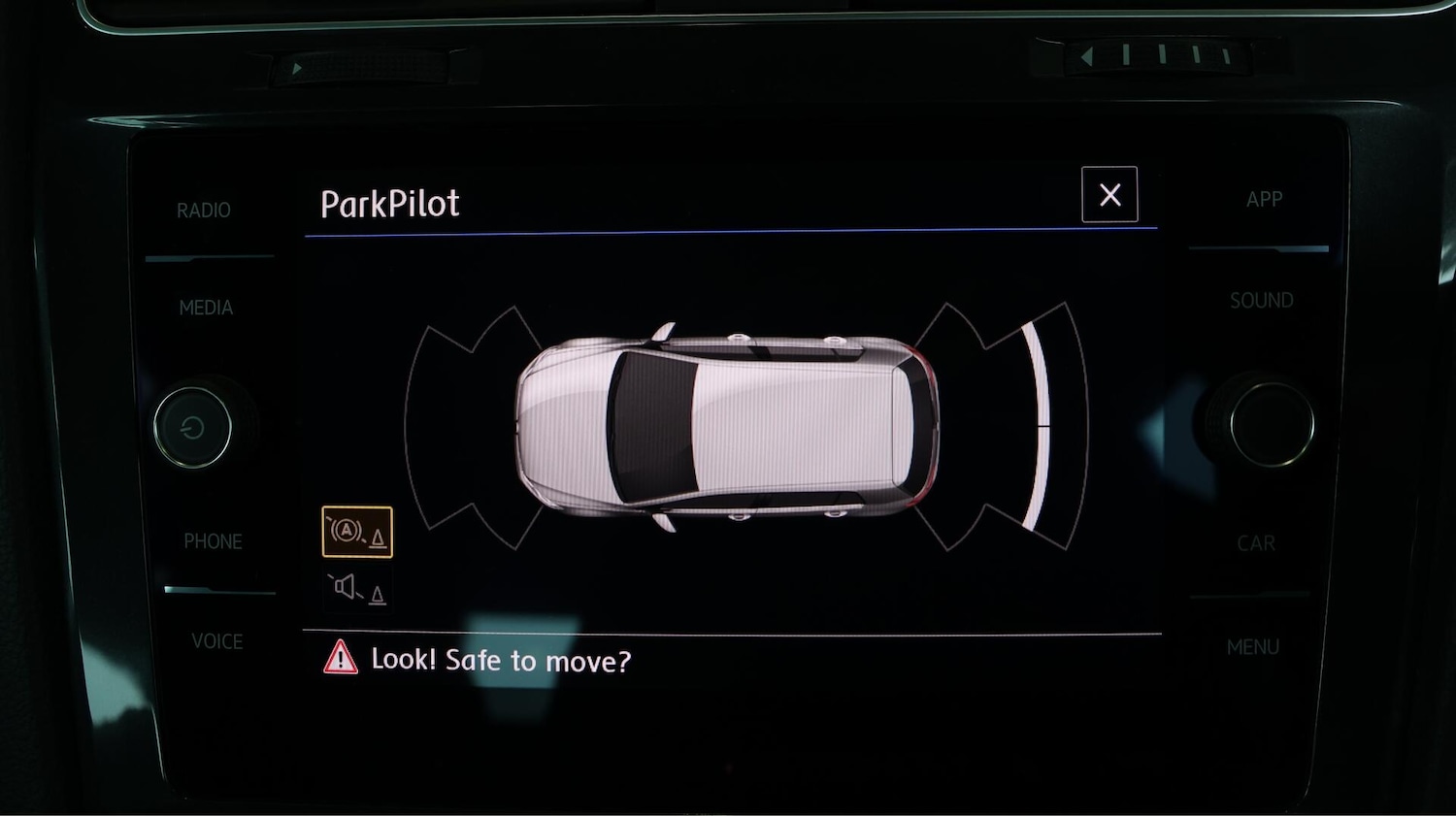
Task: Open the RADIO menu
Action: point(204,211)
